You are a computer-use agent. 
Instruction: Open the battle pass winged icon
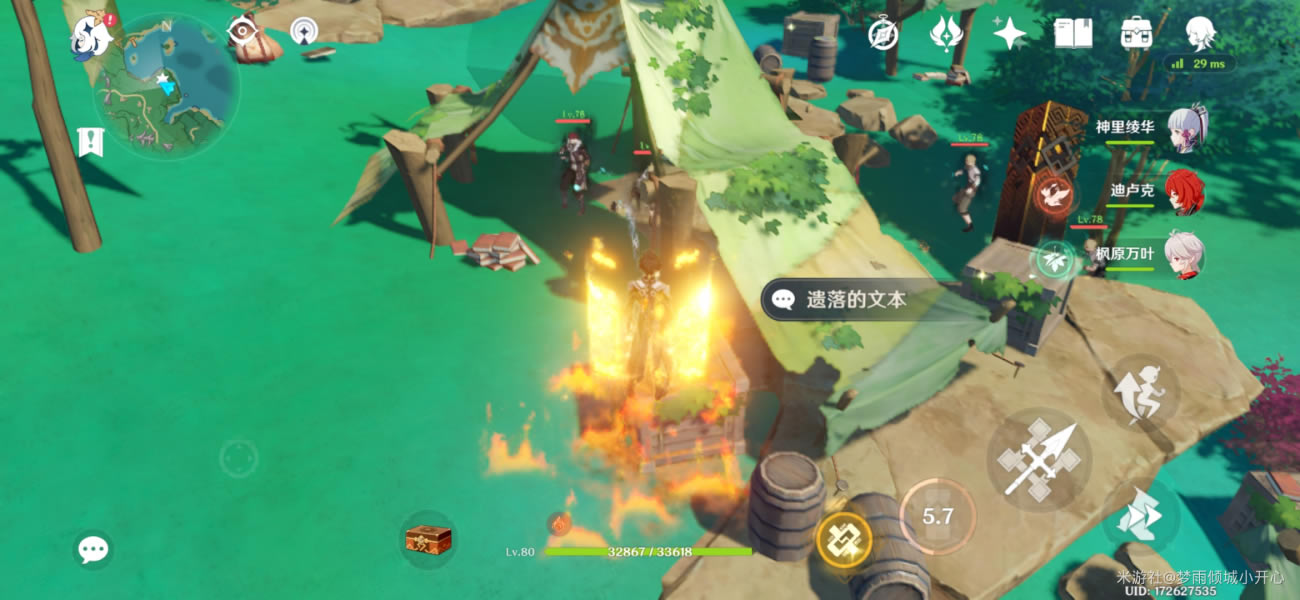945,34
